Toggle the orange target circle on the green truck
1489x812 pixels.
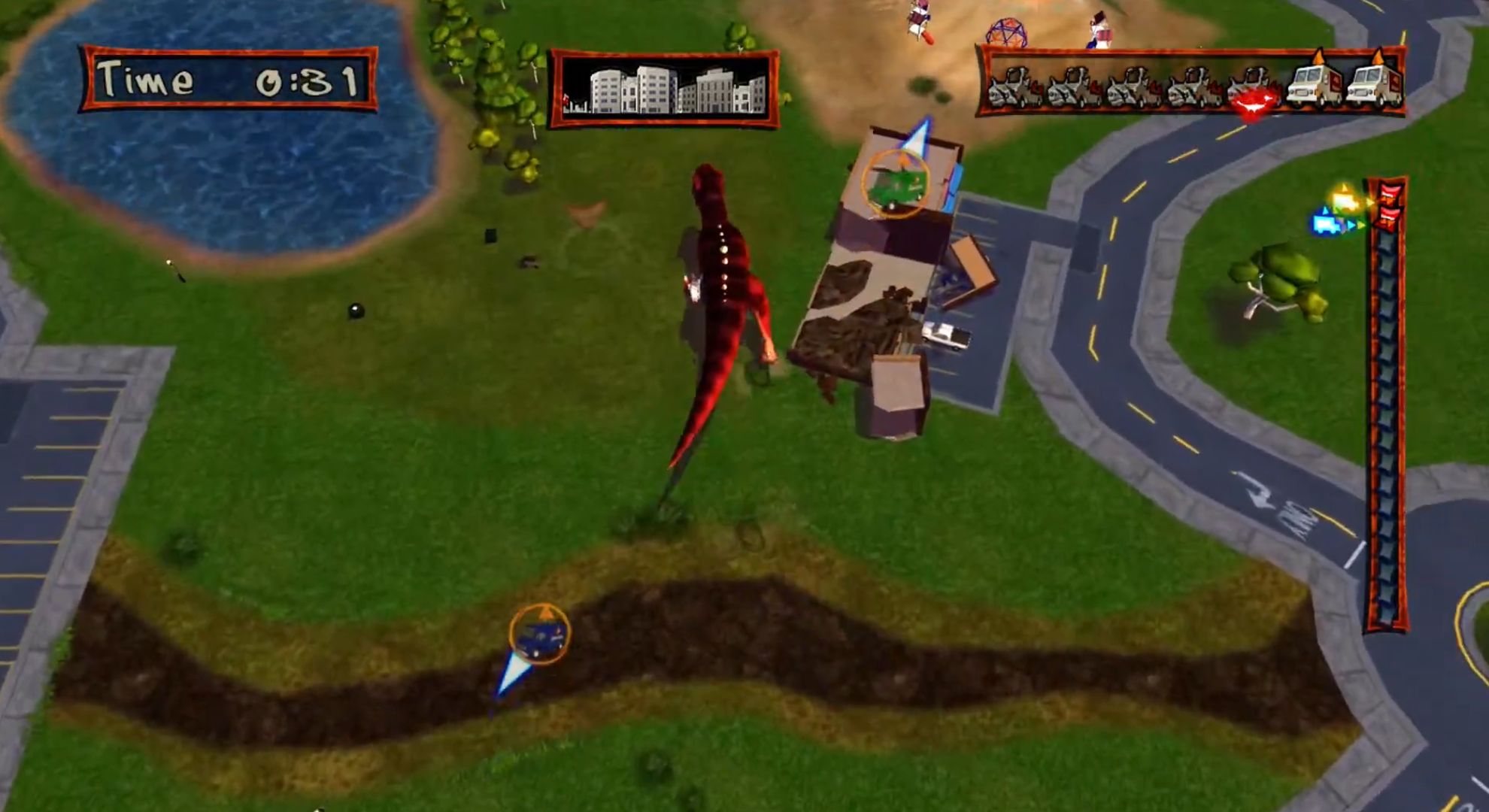point(896,184)
